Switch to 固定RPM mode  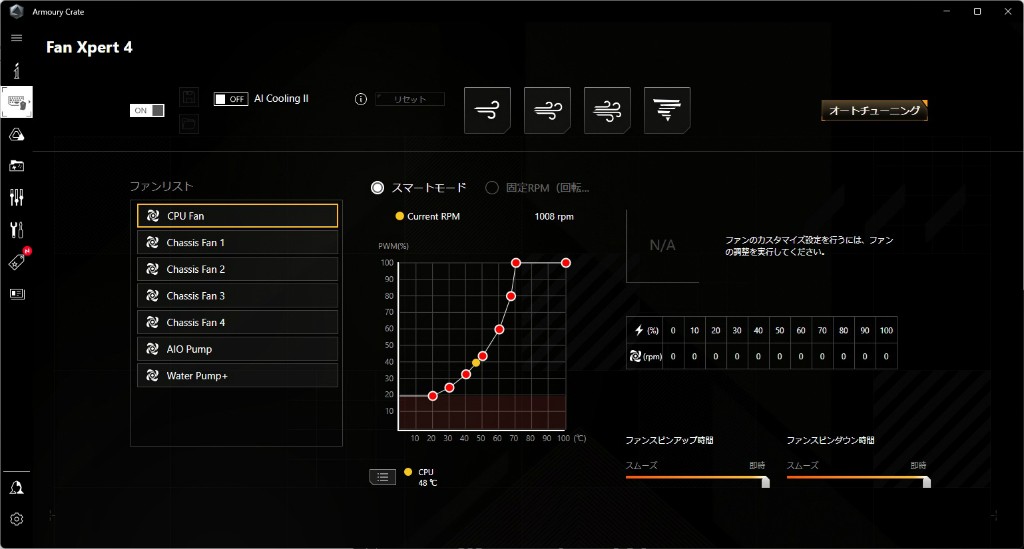492,187
